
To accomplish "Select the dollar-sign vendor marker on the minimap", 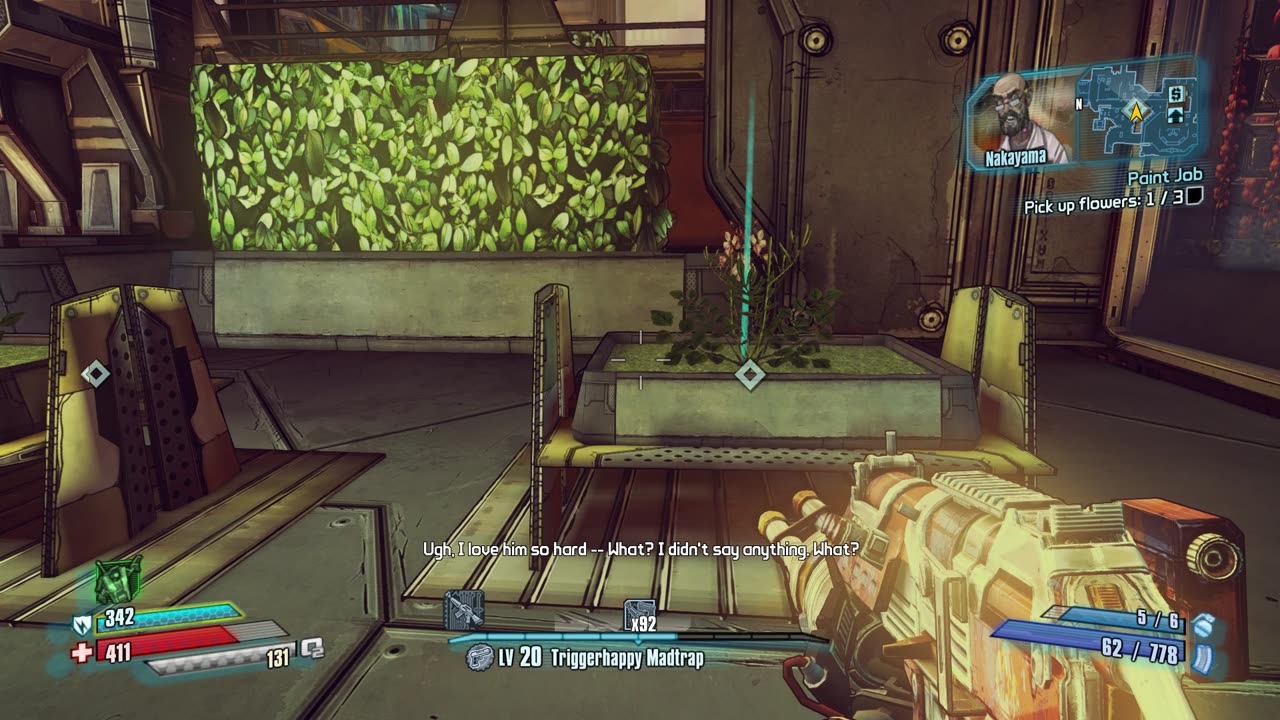I will click(x=1176, y=94).
